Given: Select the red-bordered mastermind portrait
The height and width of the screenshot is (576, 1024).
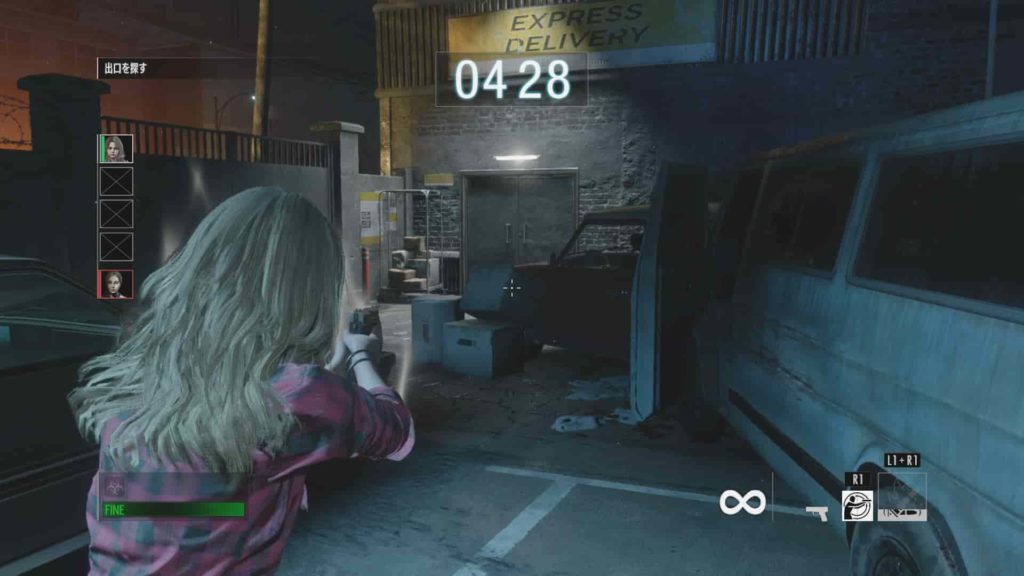Looking at the screenshot, I should [x=116, y=284].
